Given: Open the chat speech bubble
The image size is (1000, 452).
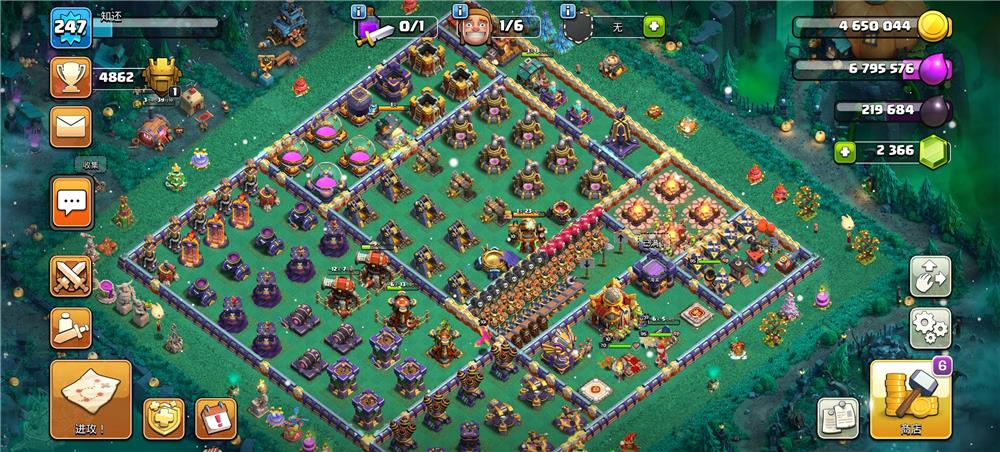Looking at the screenshot, I should pos(71,203).
